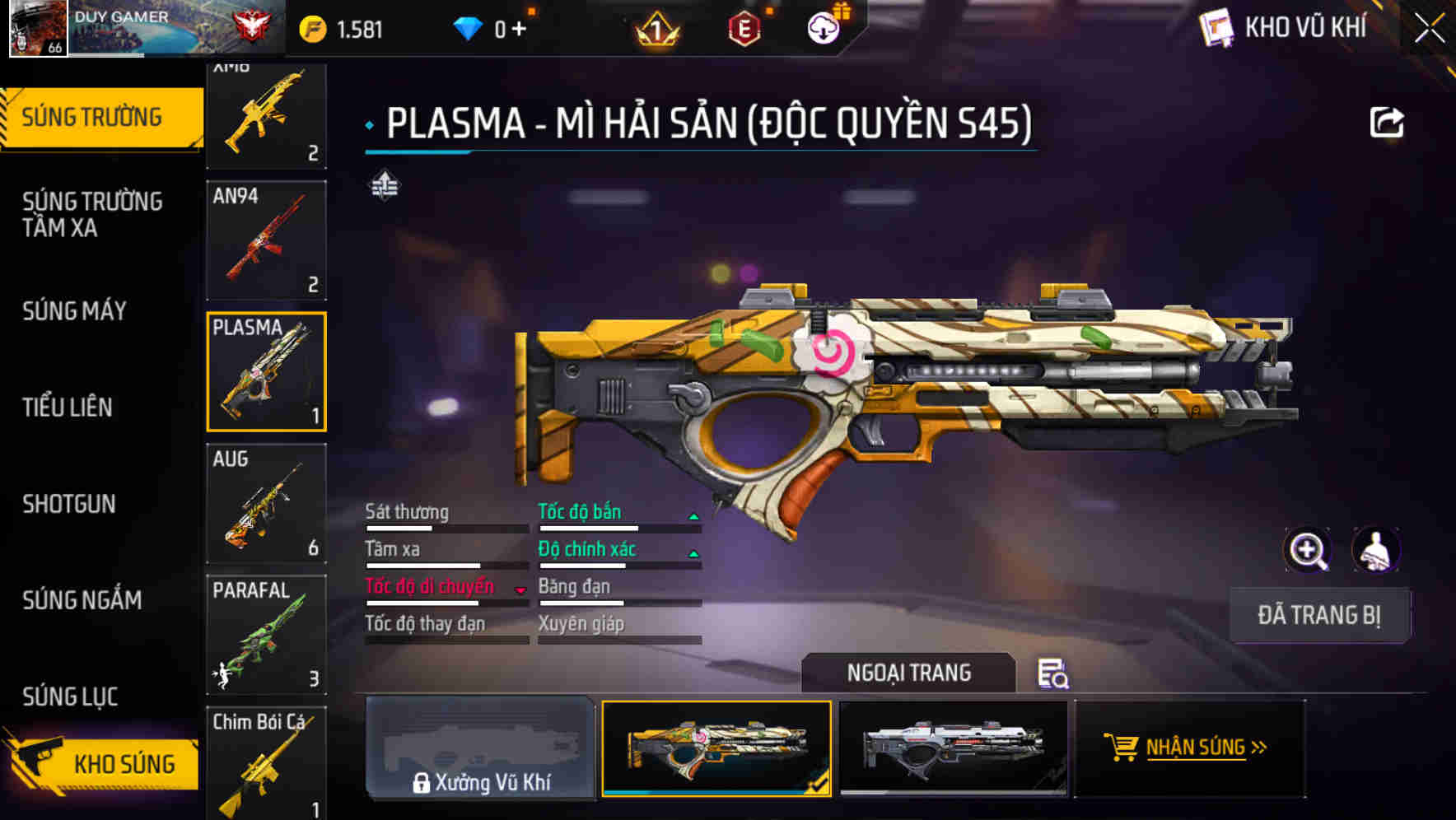The width and height of the screenshot is (1456, 820).
Task: Zoom in with the magnifier icon
Action: tap(1307, 550)
